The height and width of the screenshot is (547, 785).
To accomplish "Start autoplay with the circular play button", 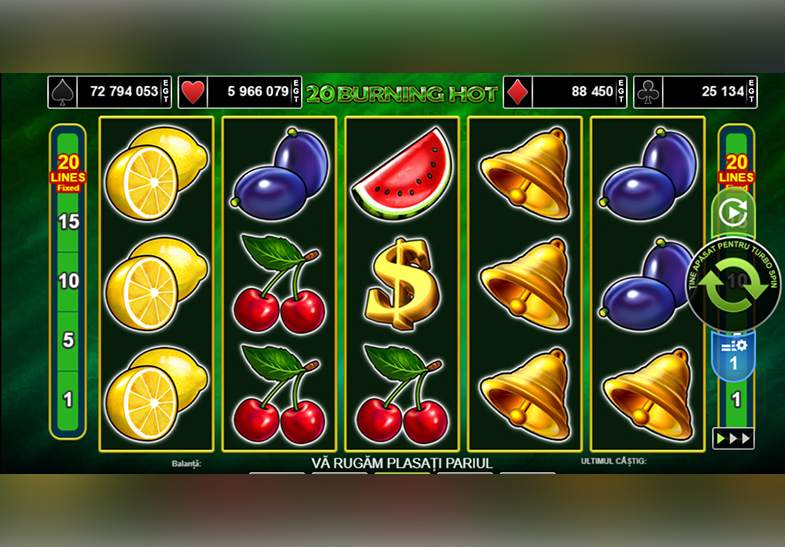I will point(733,212).
